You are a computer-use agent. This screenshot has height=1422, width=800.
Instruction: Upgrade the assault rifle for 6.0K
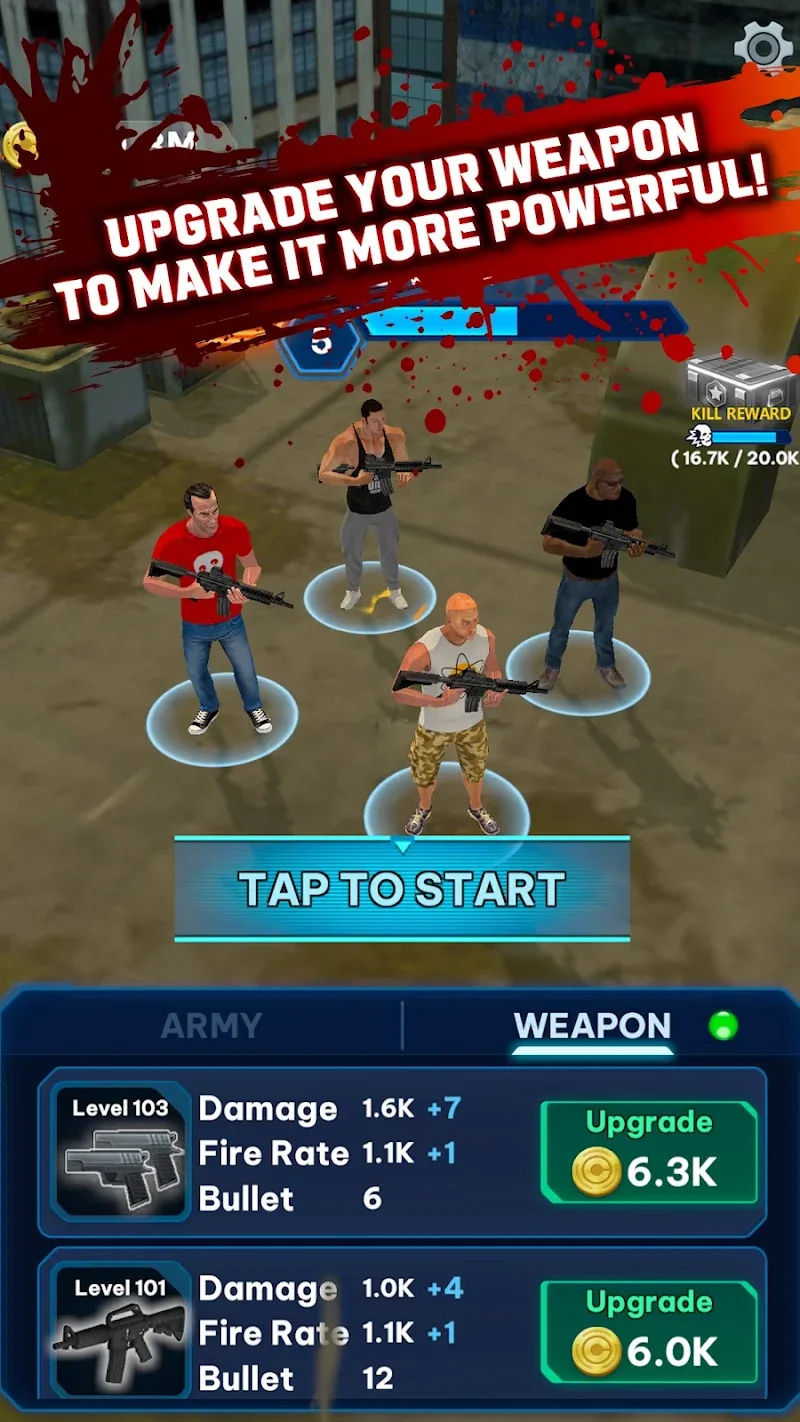tap(649, 1332)
